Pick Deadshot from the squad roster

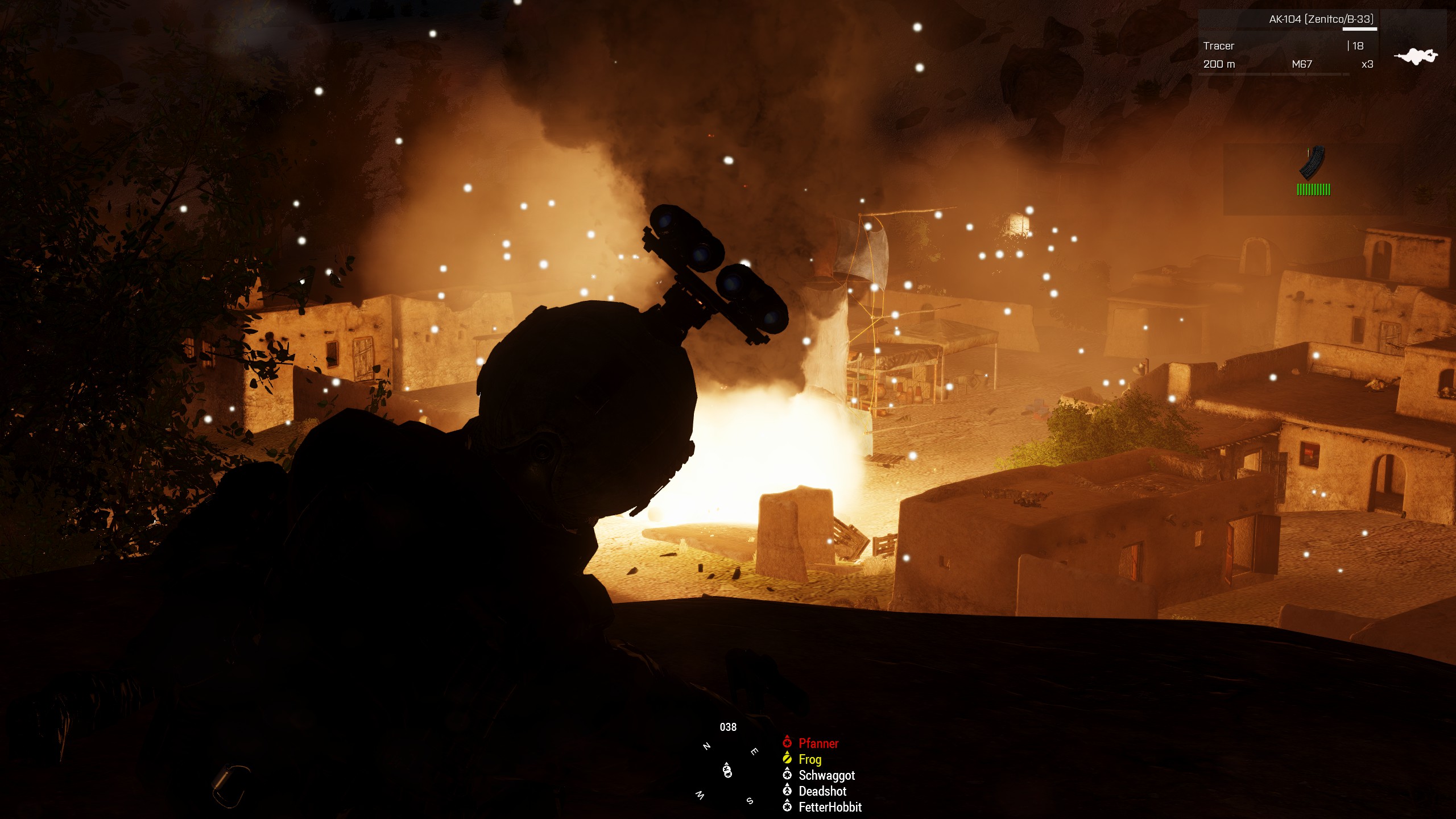point(822,791)
